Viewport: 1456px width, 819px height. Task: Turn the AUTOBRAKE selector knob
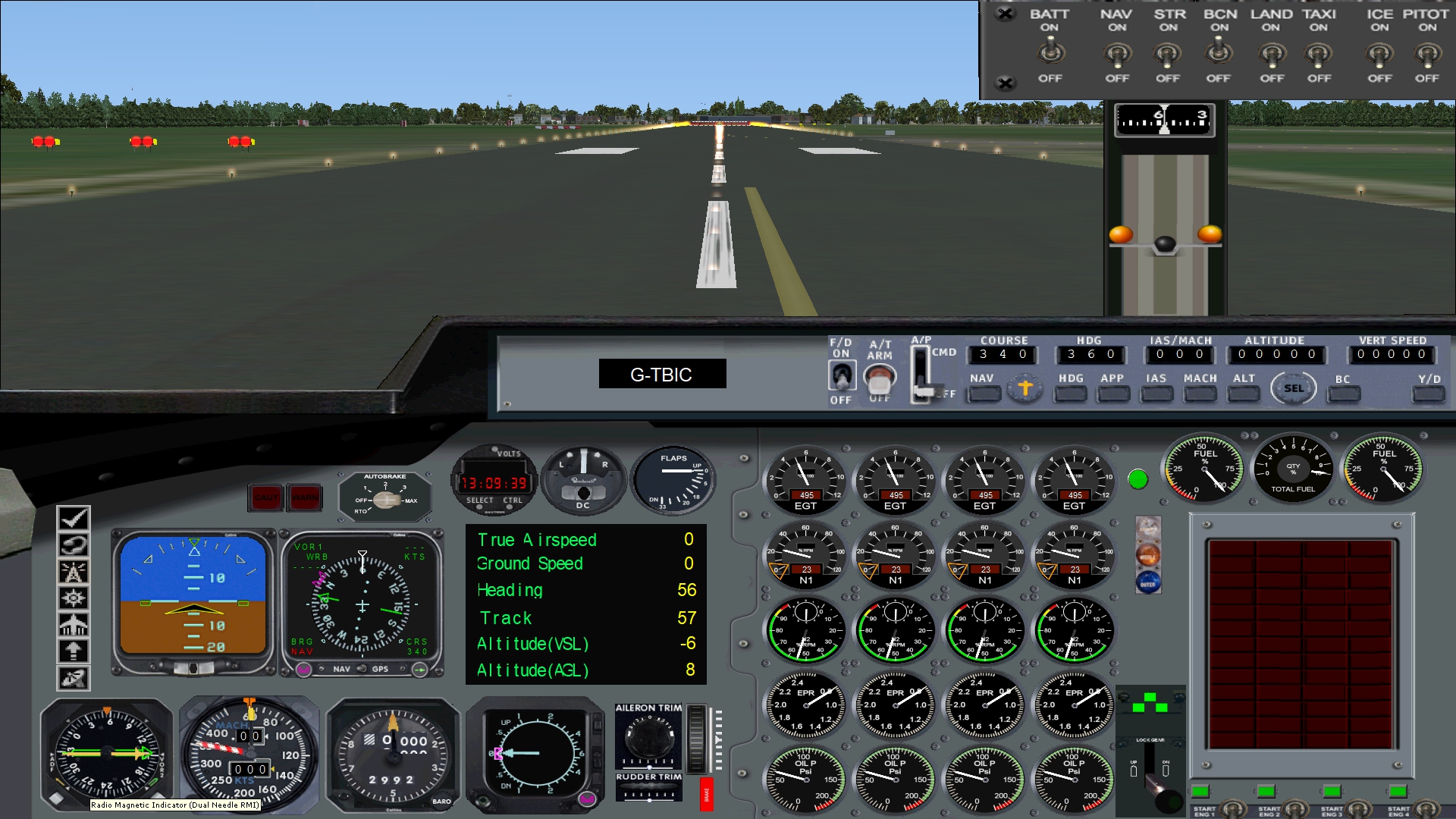pyautogui.click(x=386, y=500)
